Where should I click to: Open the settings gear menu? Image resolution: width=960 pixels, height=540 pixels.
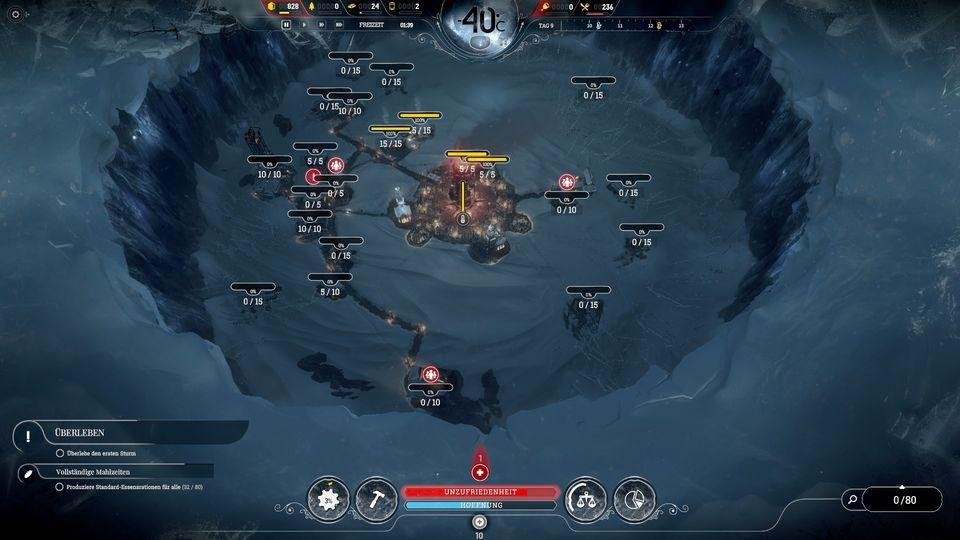pyautogui.click(x=15, y=14)
